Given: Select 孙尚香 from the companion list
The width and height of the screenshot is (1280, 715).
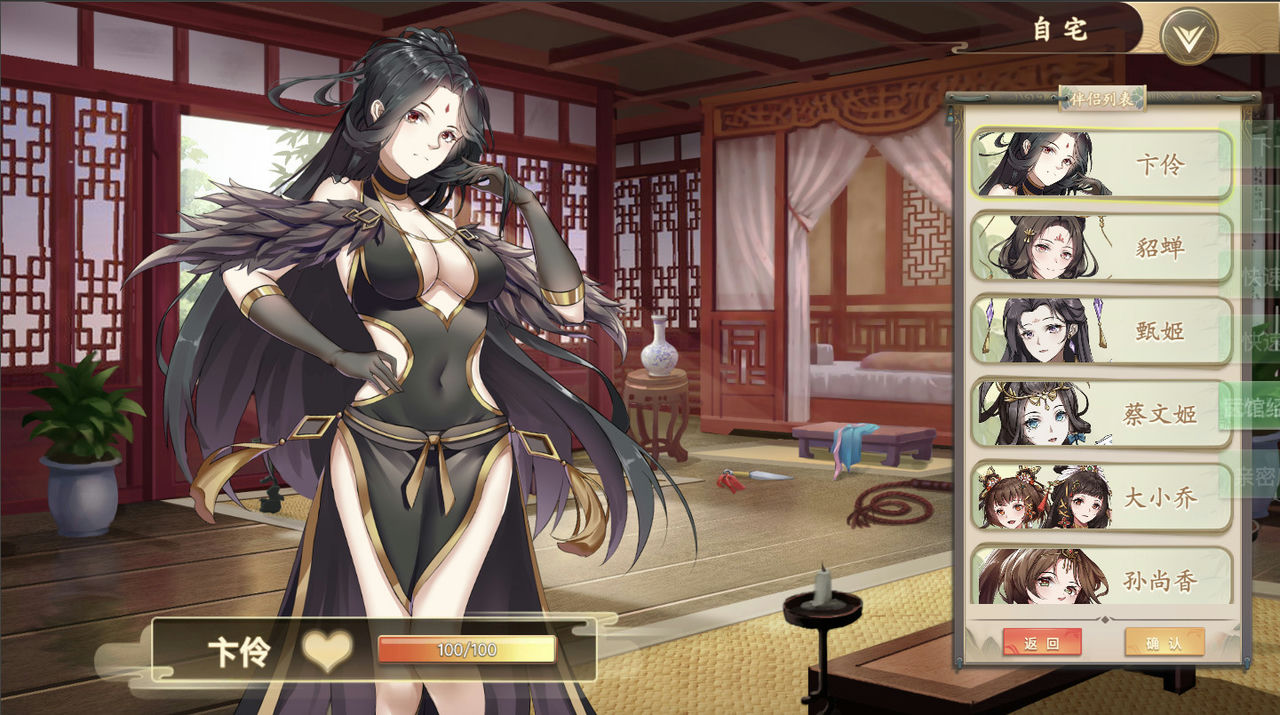Looking at the screenshot, I should point(1101,576).
